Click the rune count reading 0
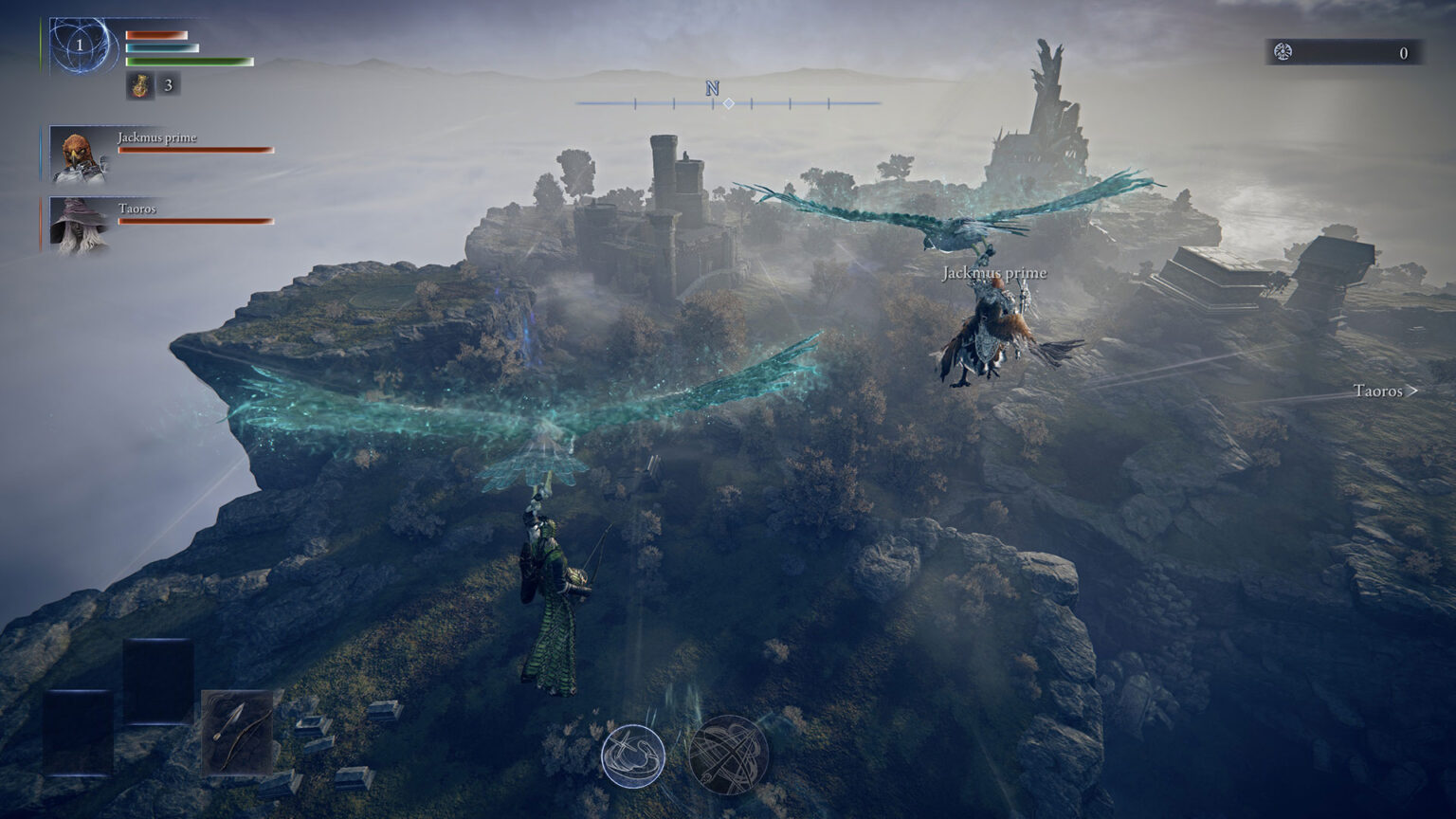 pos(1403,54)
